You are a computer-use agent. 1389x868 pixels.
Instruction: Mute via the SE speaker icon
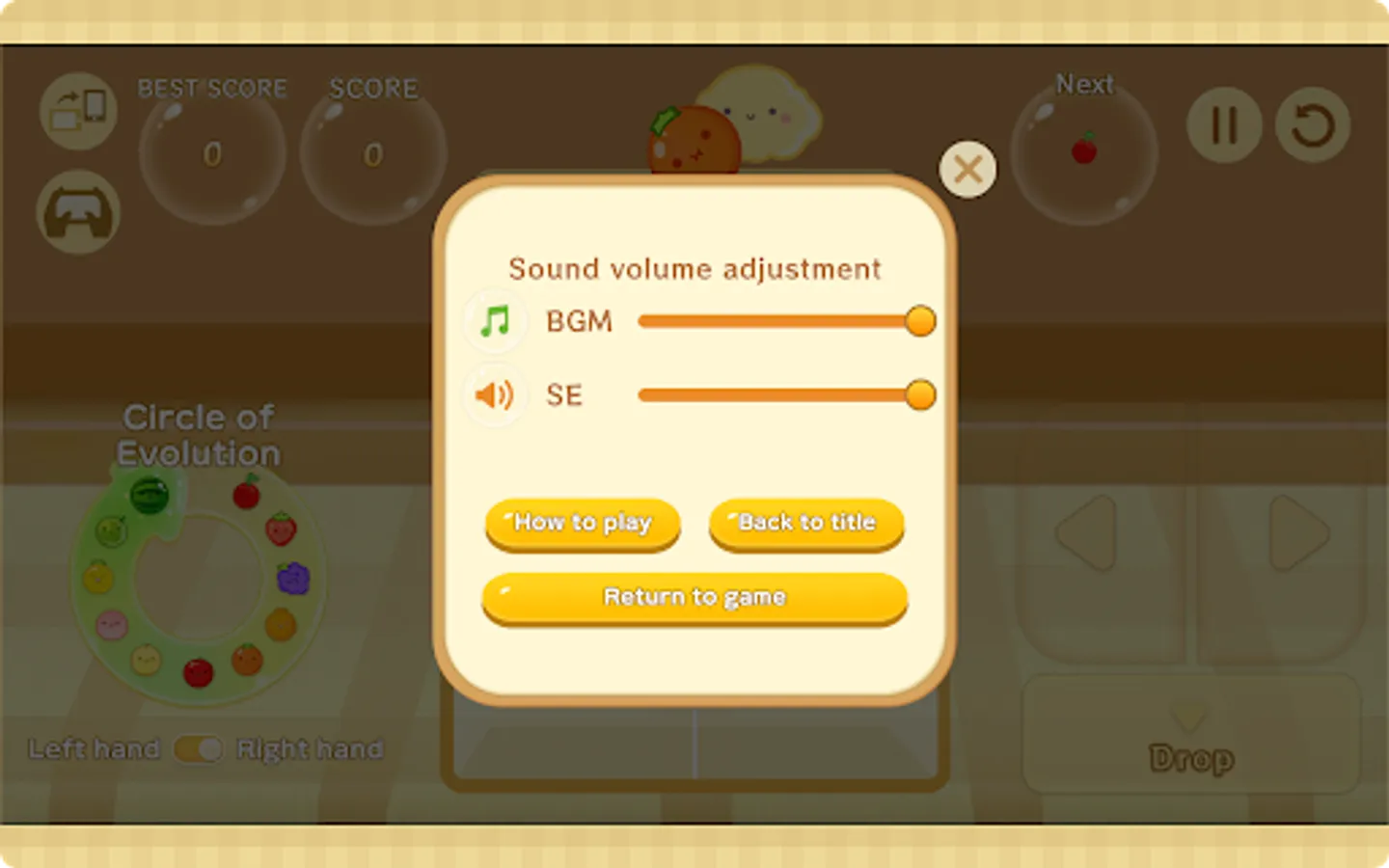pos(495,394)
